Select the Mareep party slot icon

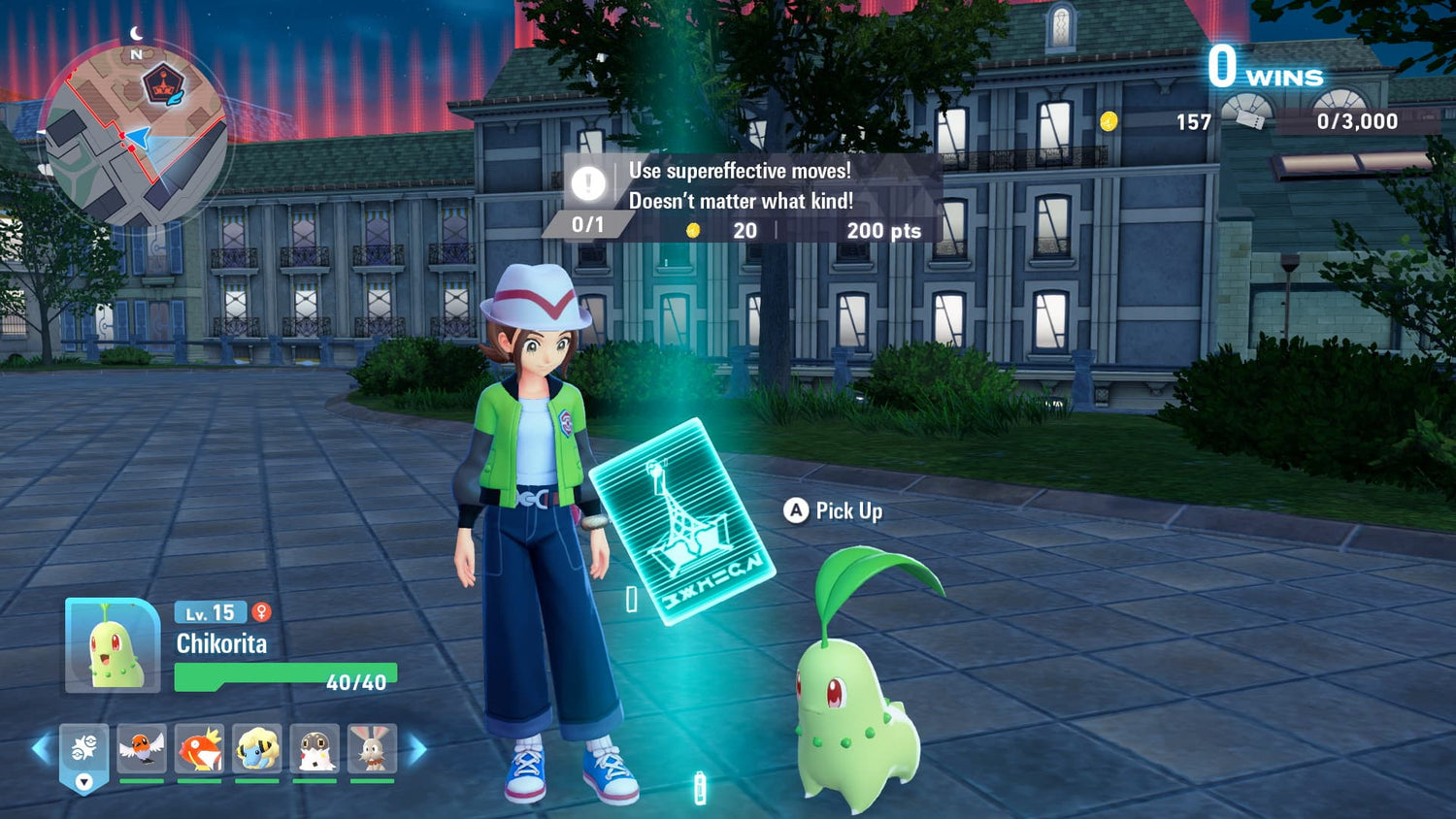(x=257, y=747)
